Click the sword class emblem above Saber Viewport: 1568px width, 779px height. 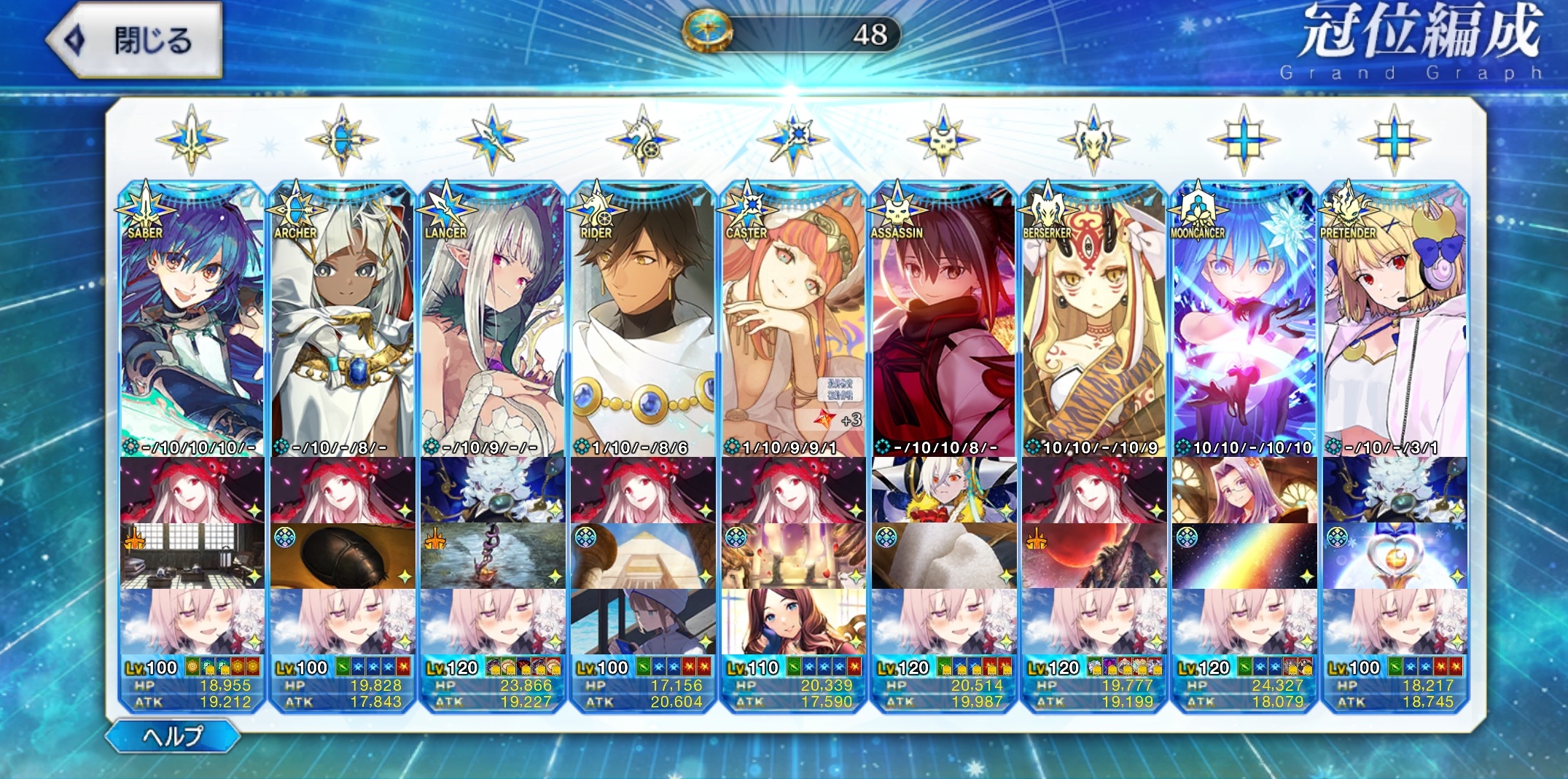click(192, 139)
